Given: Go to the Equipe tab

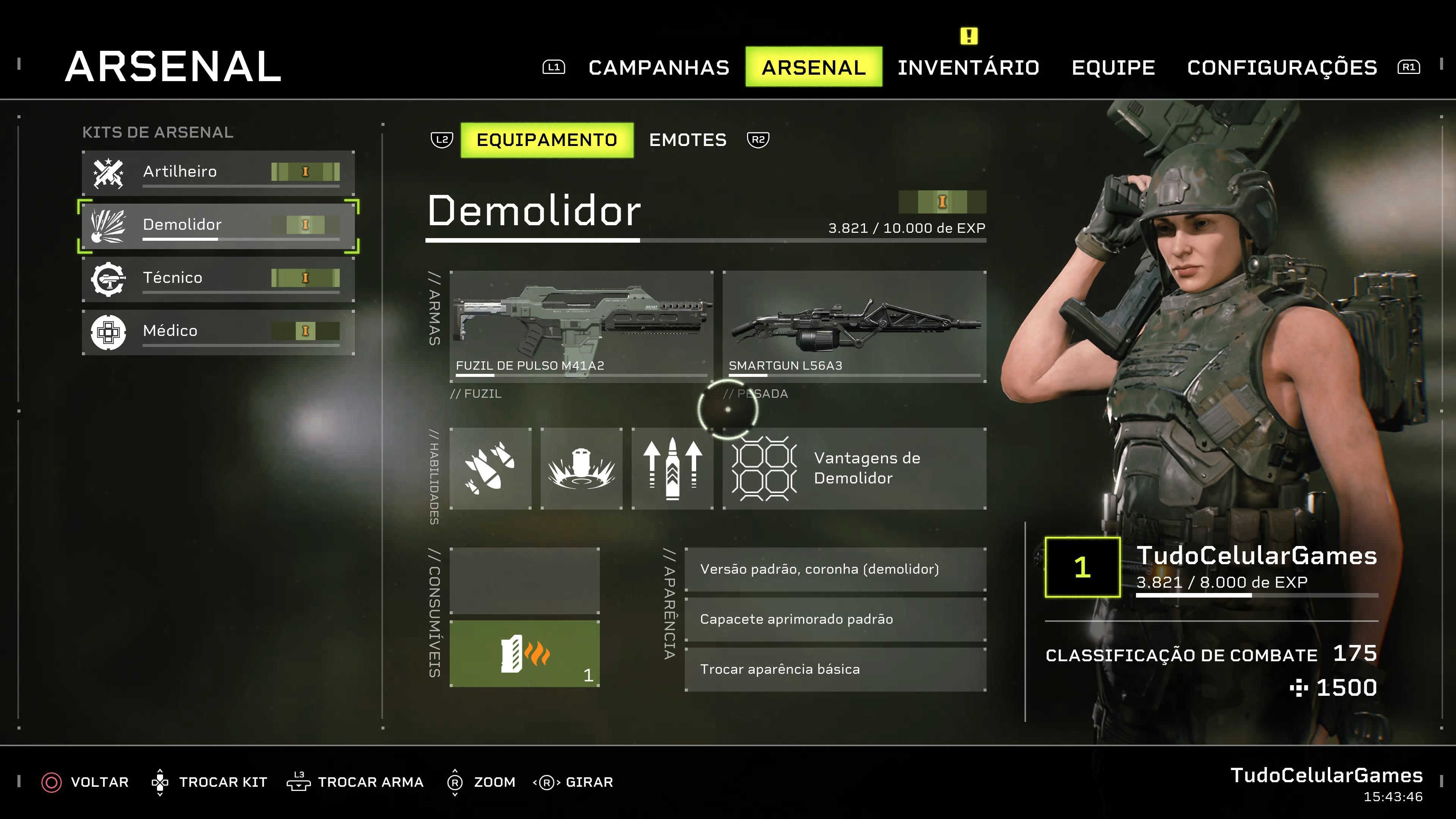Looking at the screenshot, I should (1113, 67).
